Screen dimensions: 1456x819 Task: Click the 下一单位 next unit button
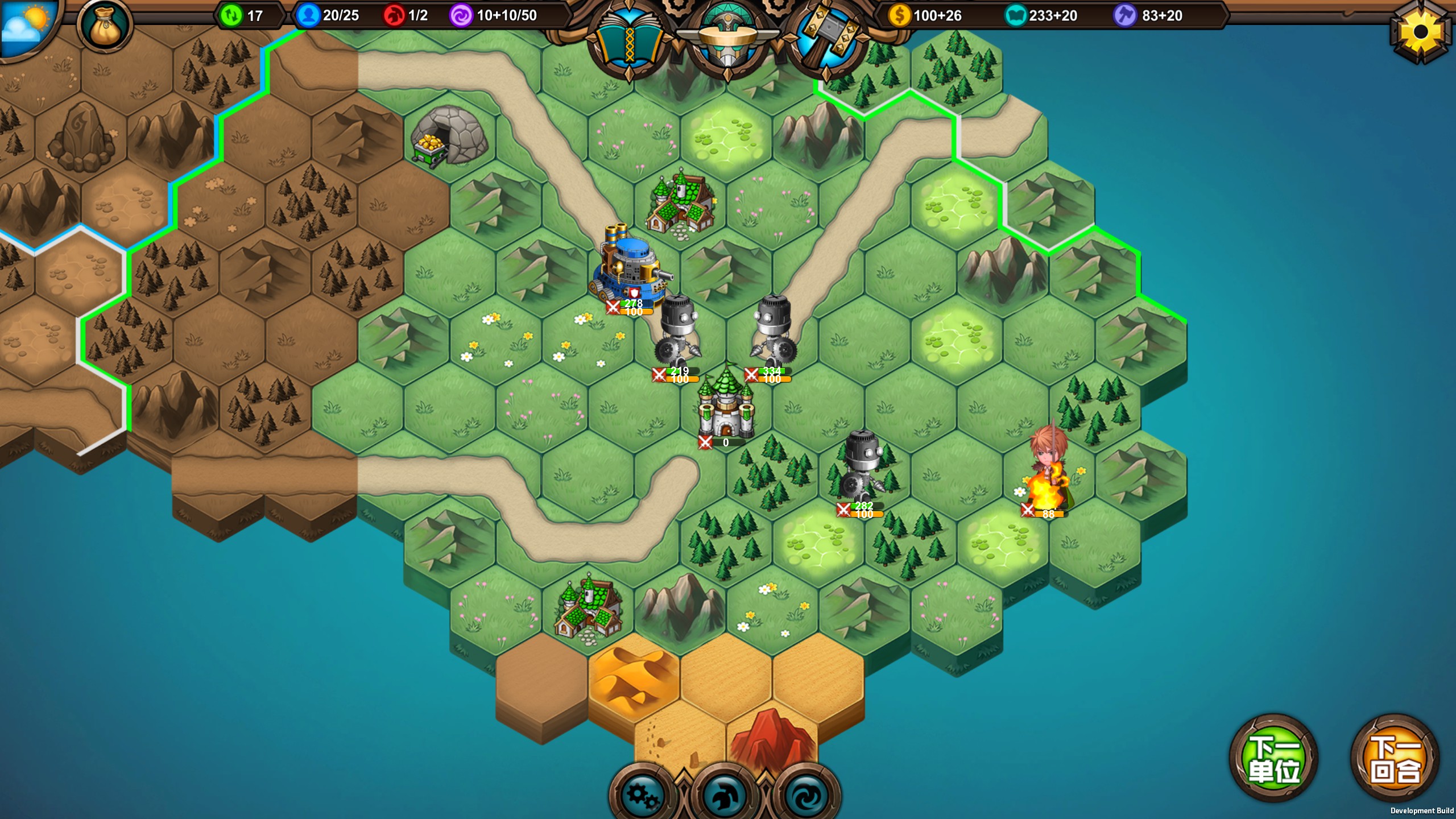[x=1273, y=759]
